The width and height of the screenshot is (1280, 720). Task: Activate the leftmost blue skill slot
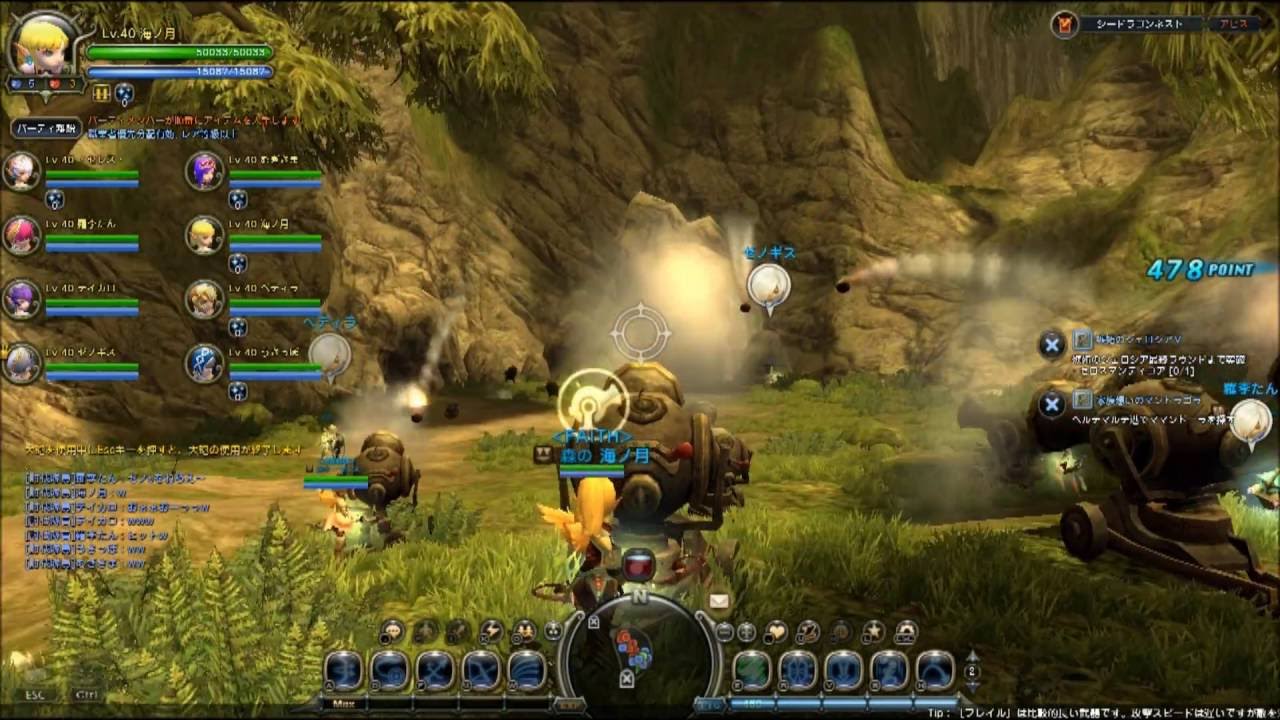[x=343, y=671]
